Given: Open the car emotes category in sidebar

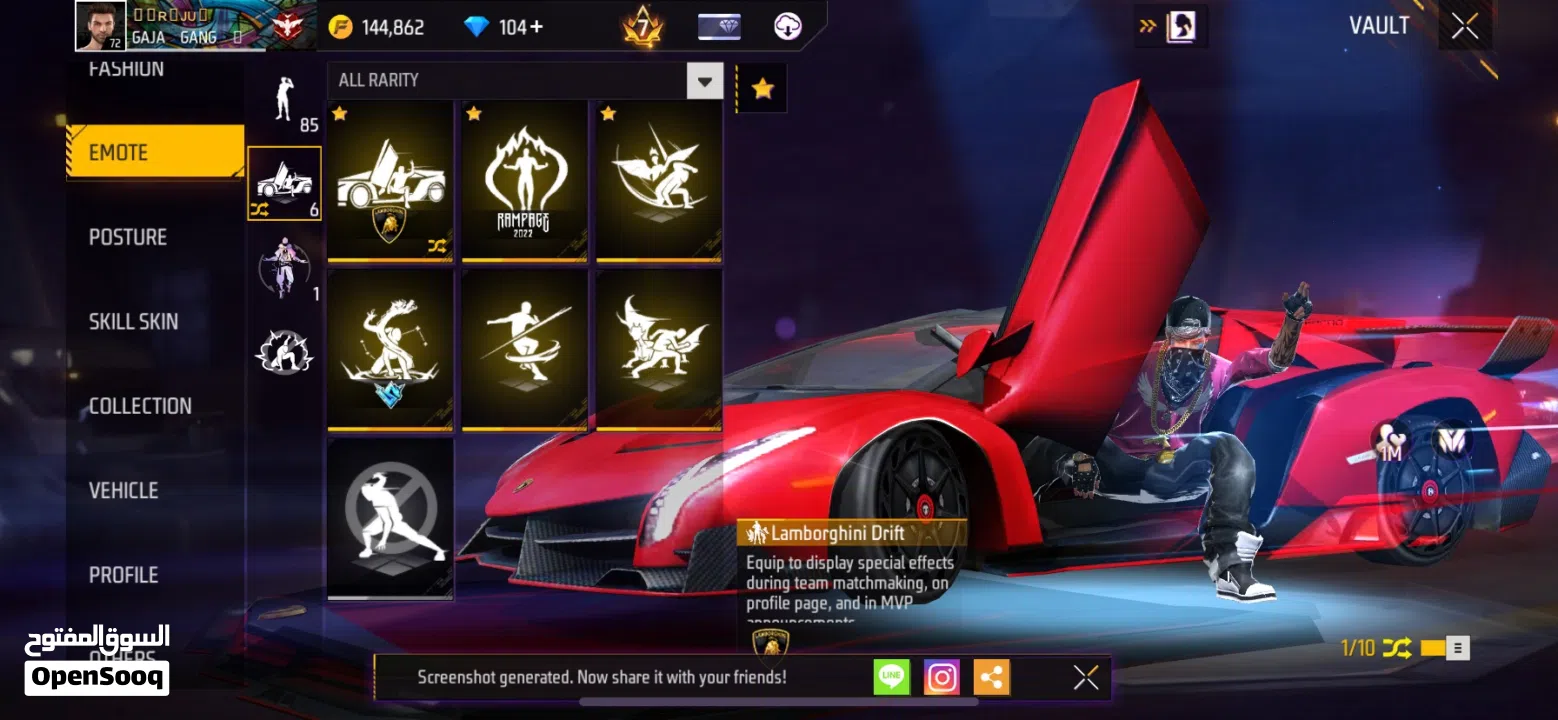Looking at the screenshot, I should [x=284, y=185].
